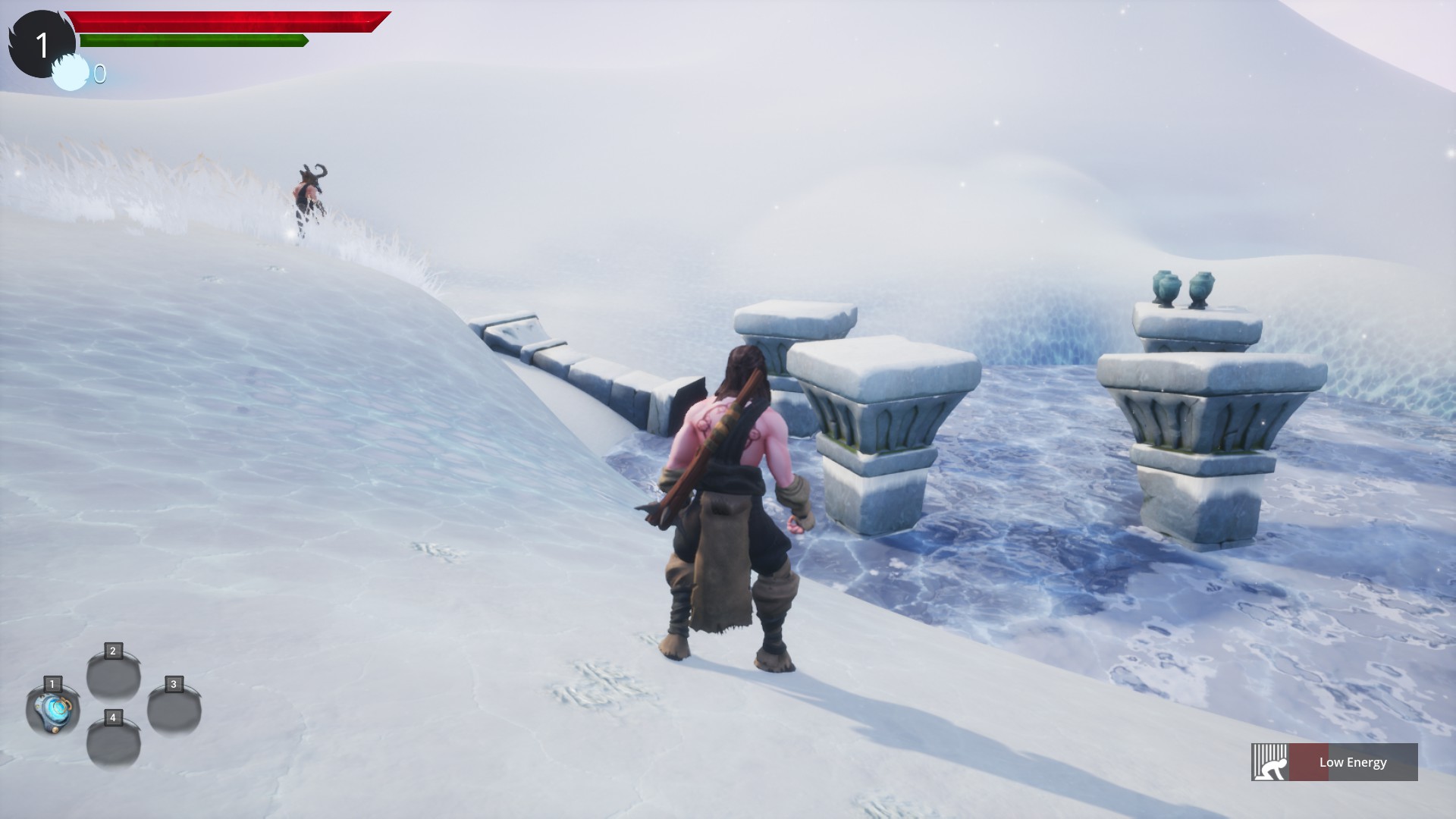Click the snowball counter icon
Image resolution: width=1456 pixels, height=819 pixels.
(70, 72)
